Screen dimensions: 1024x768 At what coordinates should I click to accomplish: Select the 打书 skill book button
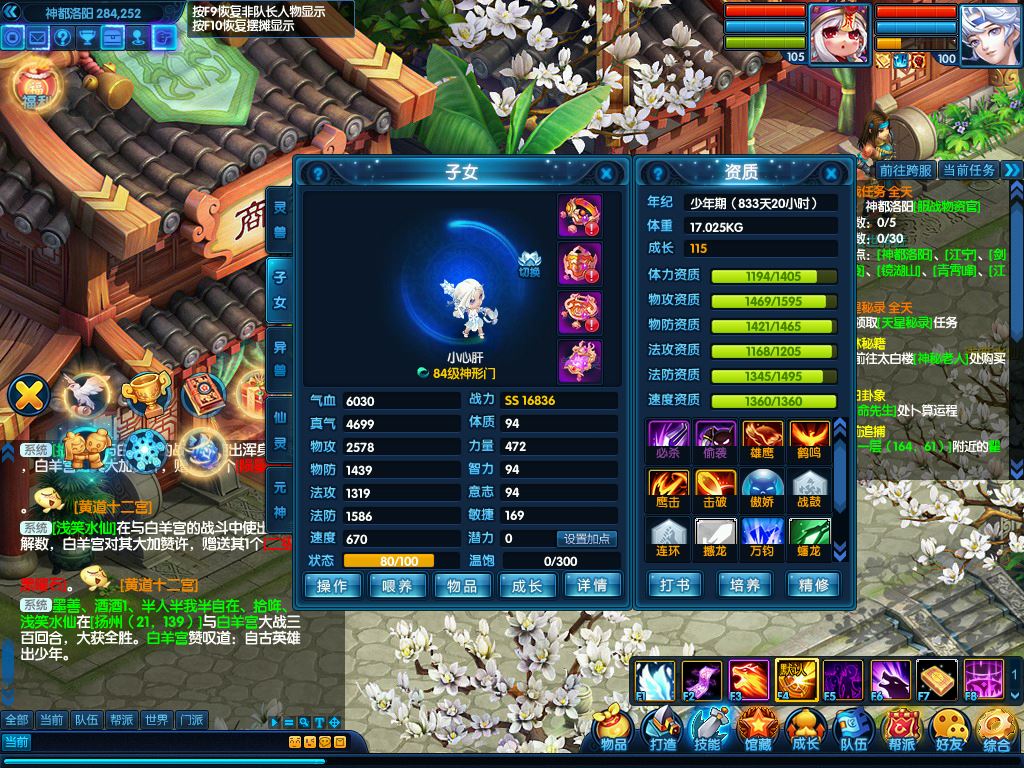(x=674, y=585)
